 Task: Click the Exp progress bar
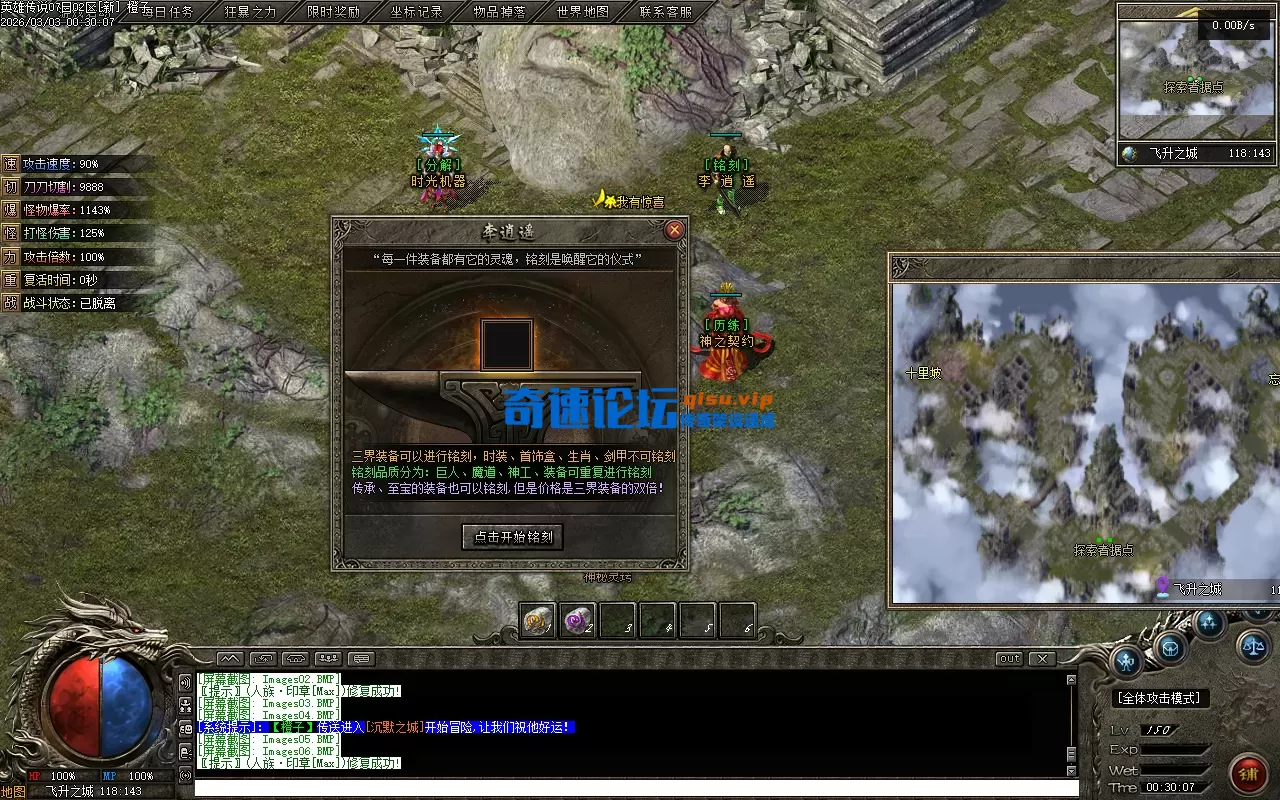(1174, 749)
